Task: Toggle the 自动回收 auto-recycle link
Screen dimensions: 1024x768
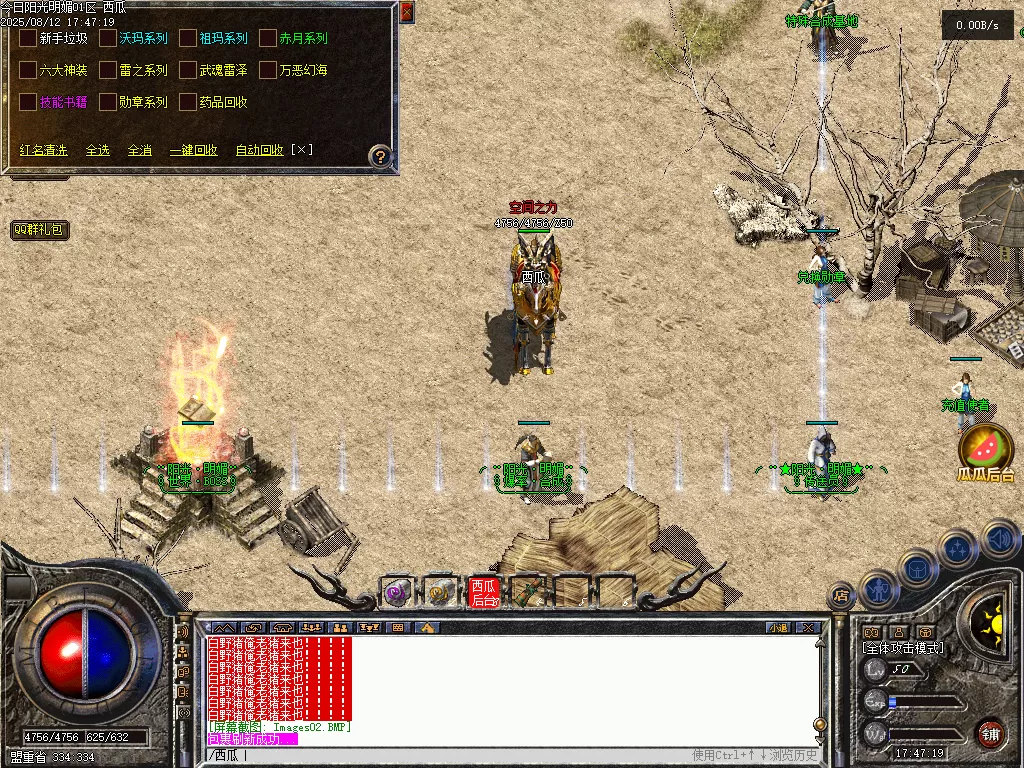Action: pyautogui.click(x=259, y=150)
